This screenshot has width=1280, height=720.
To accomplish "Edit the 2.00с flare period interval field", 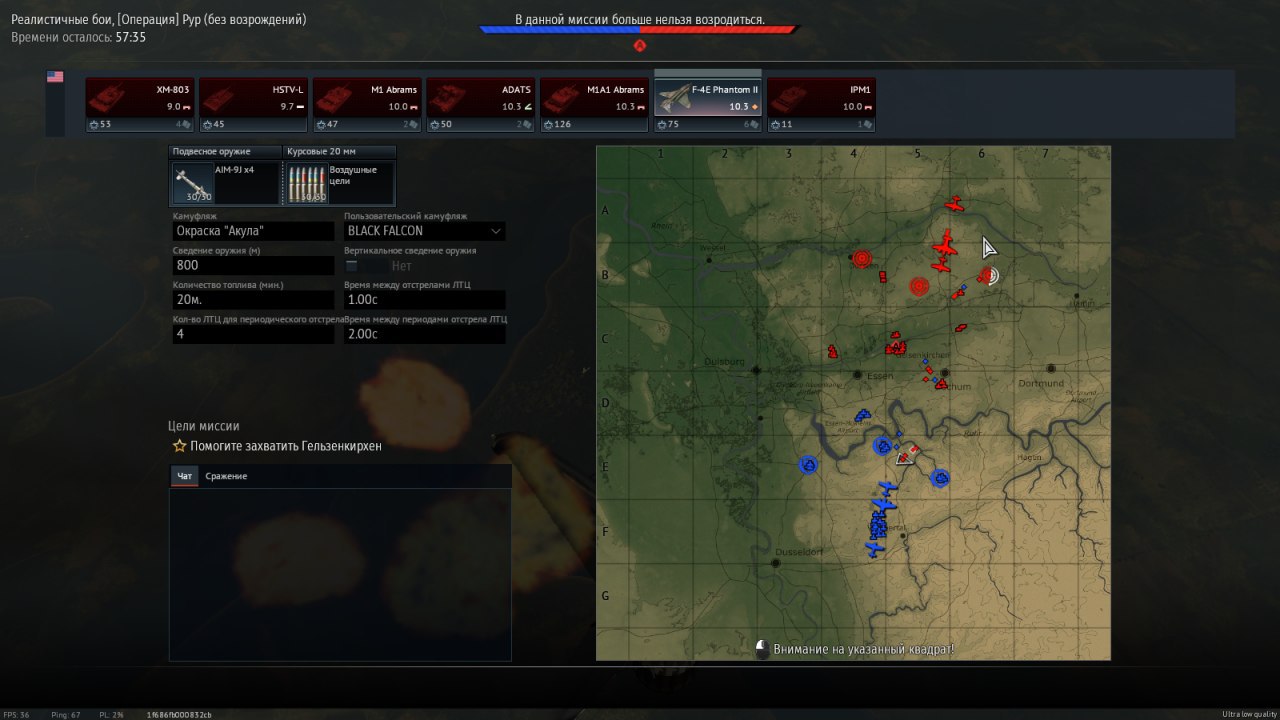I will (424, 334).
